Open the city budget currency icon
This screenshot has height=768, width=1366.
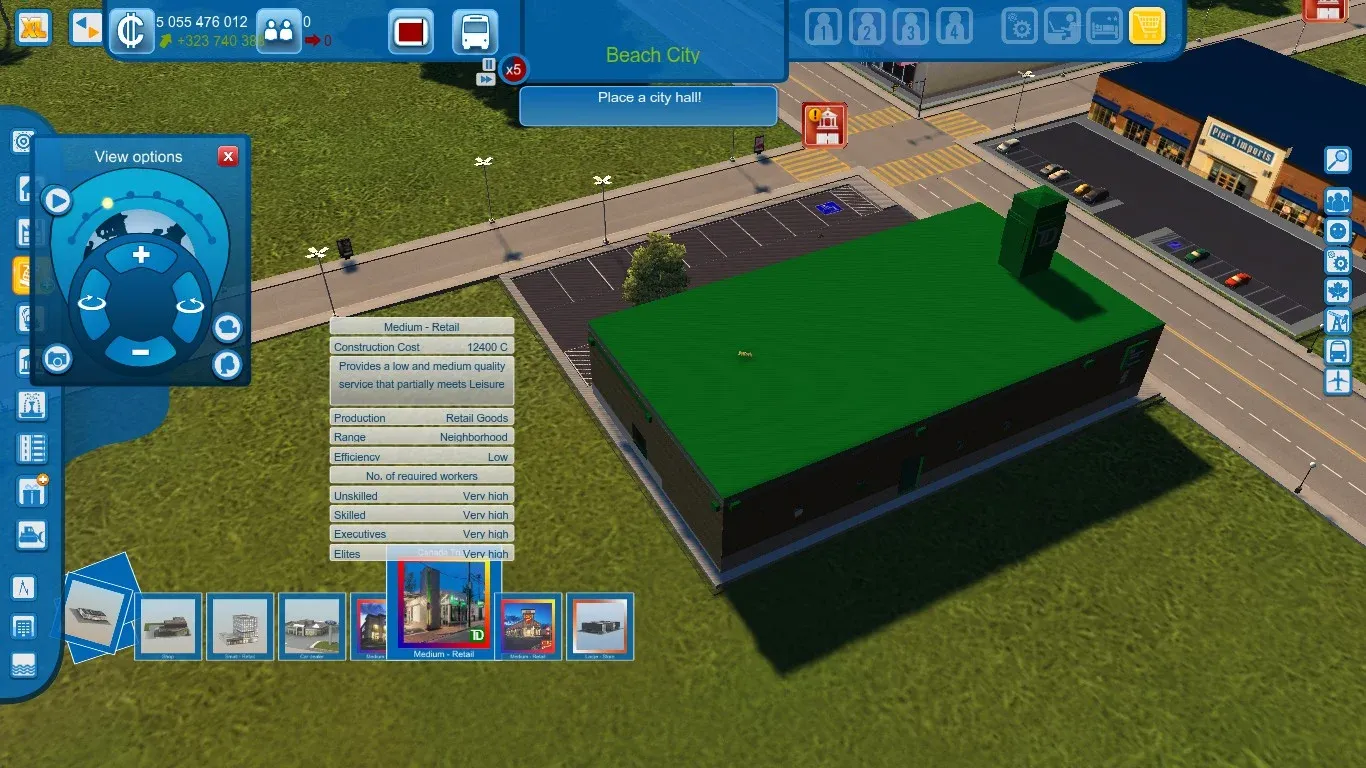[x=130, y=30]
